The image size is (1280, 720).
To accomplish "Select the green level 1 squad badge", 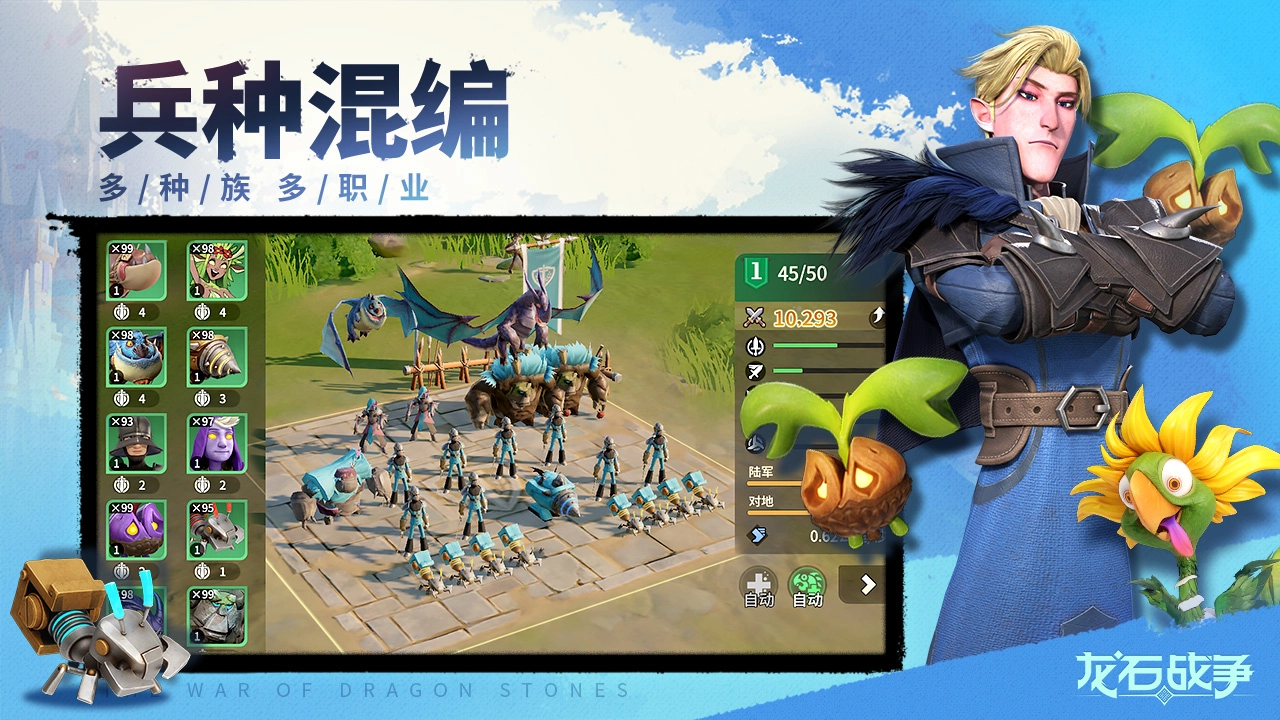I will [754, 272].
